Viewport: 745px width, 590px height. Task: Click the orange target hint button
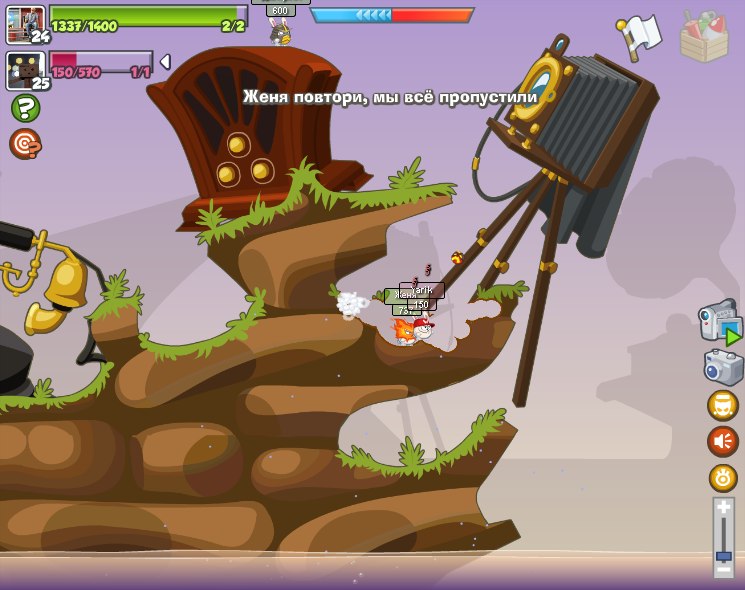(25, 144)
